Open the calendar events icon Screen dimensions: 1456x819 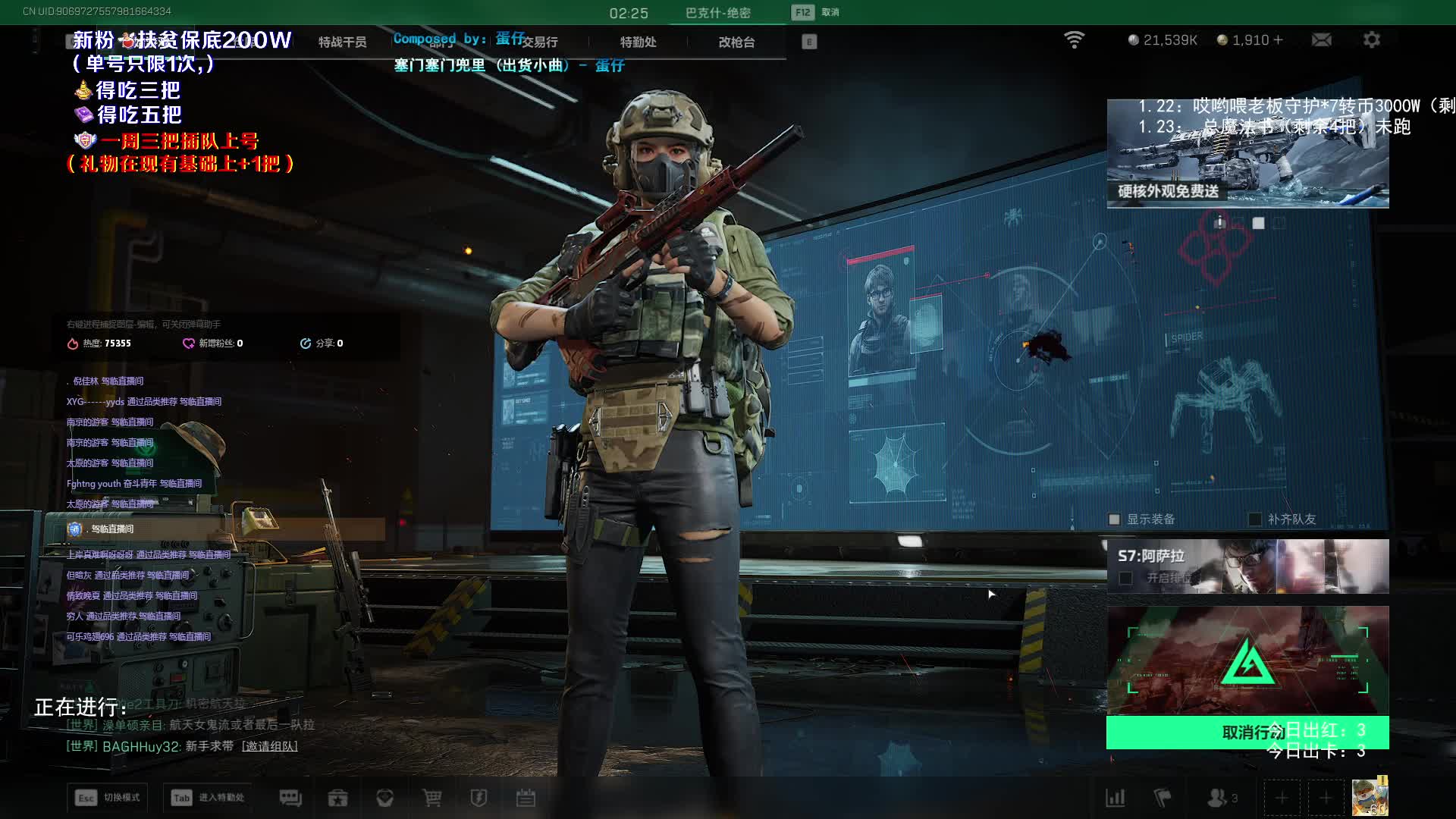pos(526,798)
